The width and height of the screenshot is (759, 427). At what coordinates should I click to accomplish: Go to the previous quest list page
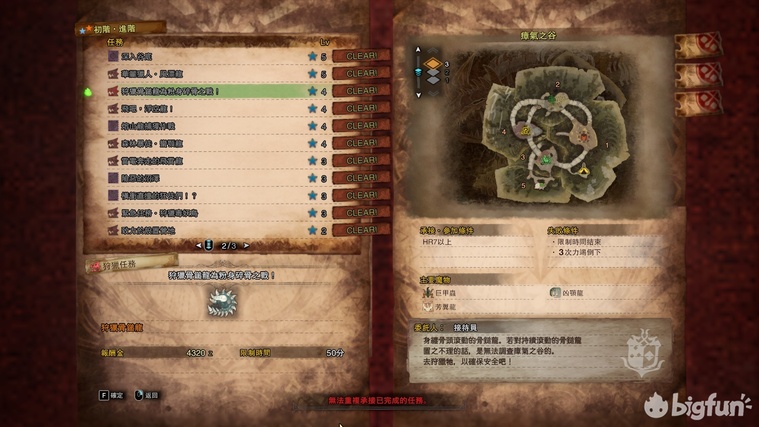(x=197, y=245)
